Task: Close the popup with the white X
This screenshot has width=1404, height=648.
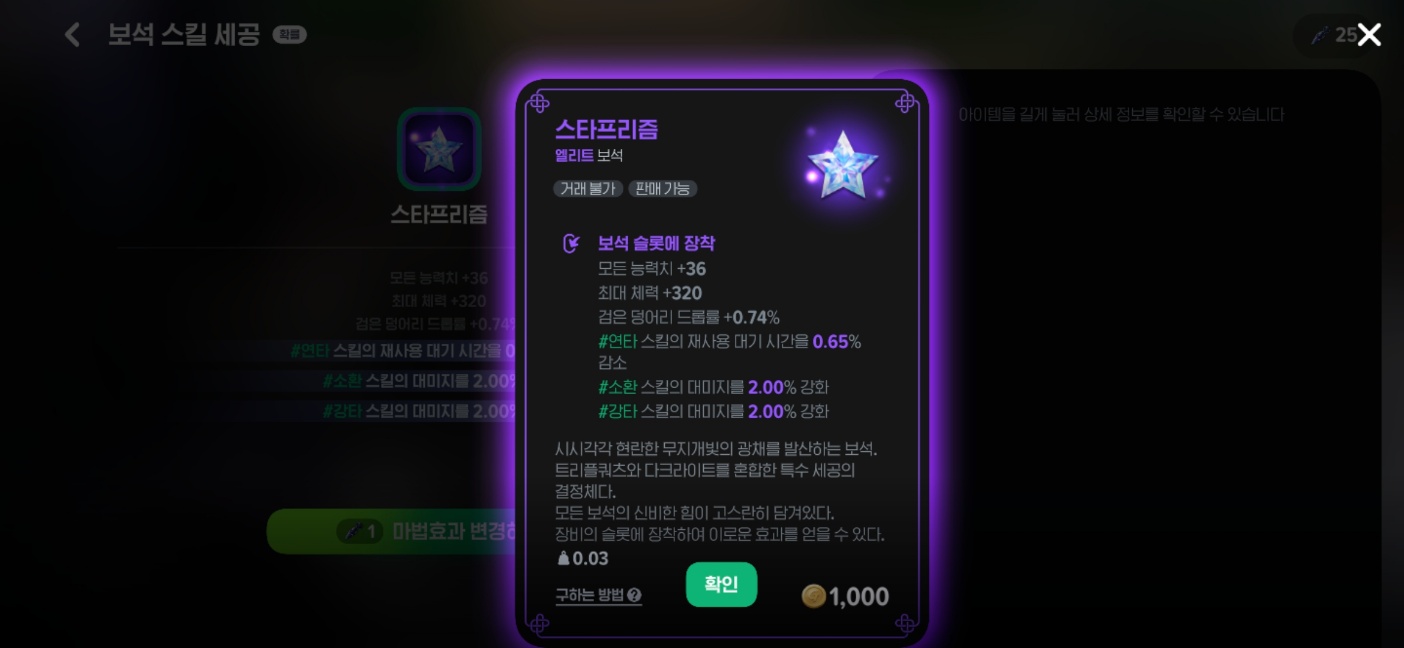Action: 1369,35
